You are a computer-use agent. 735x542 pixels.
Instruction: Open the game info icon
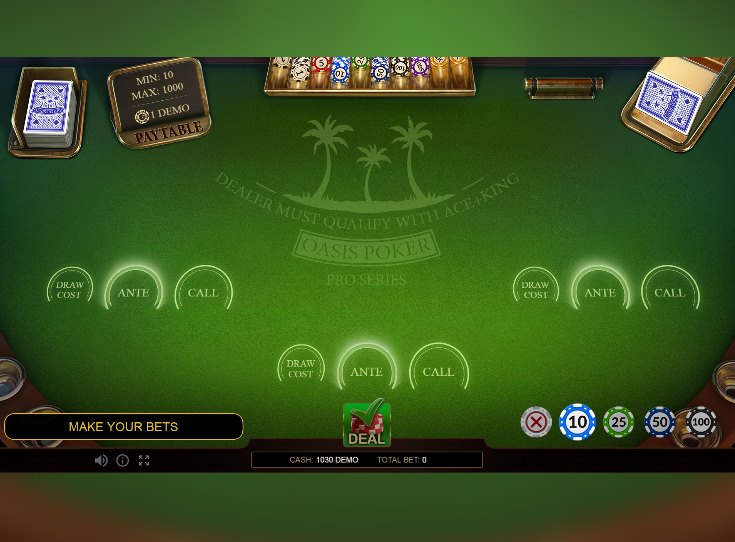123,460
